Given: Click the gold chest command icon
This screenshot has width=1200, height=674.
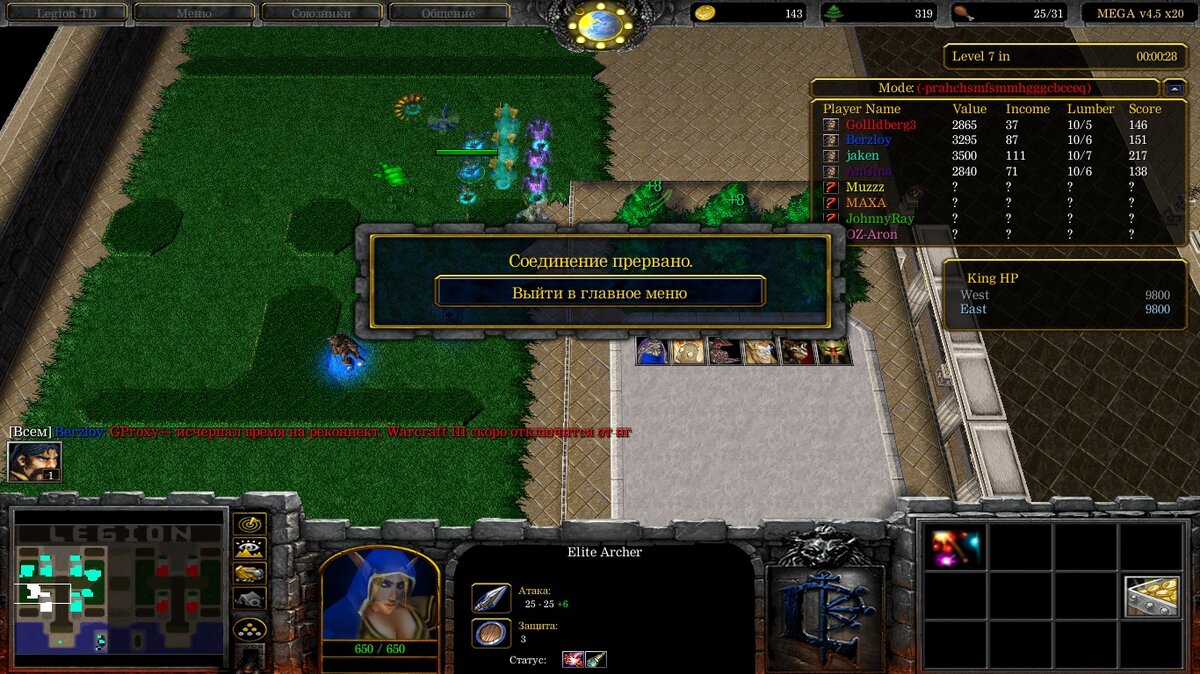Looking at the screenshot, I should [1151, 597].
